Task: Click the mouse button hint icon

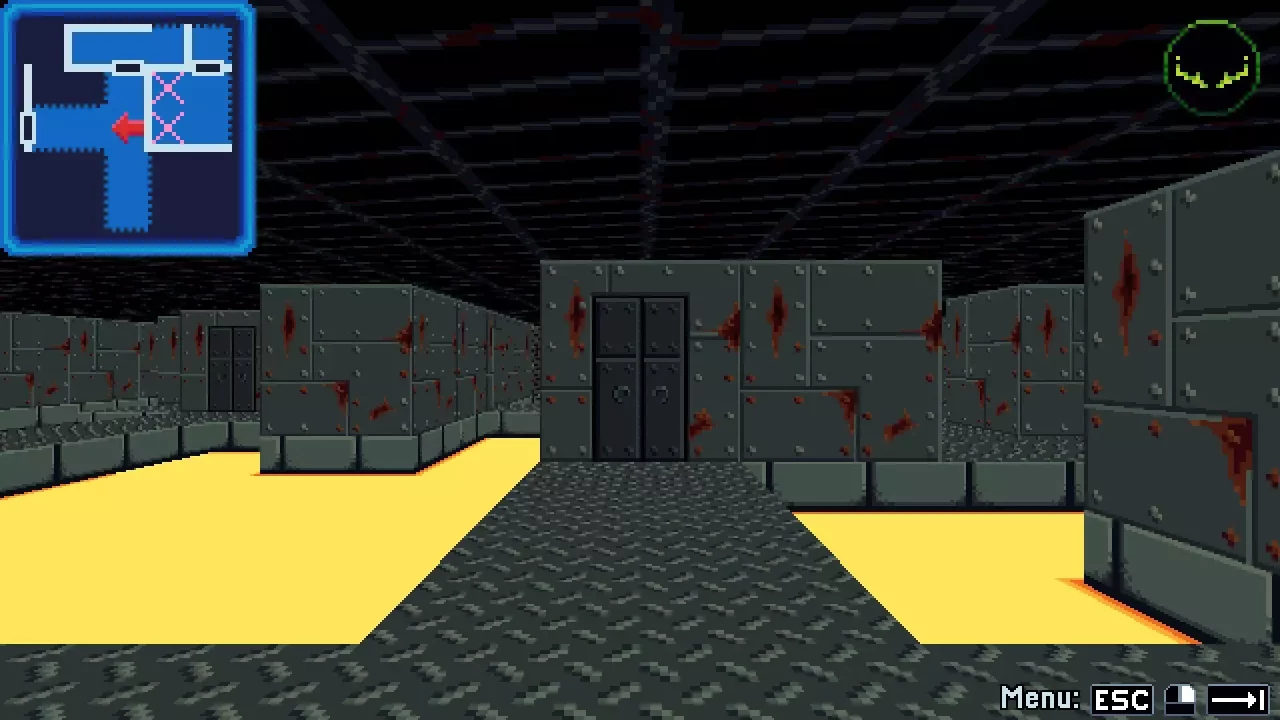Action: point(1180,698)
